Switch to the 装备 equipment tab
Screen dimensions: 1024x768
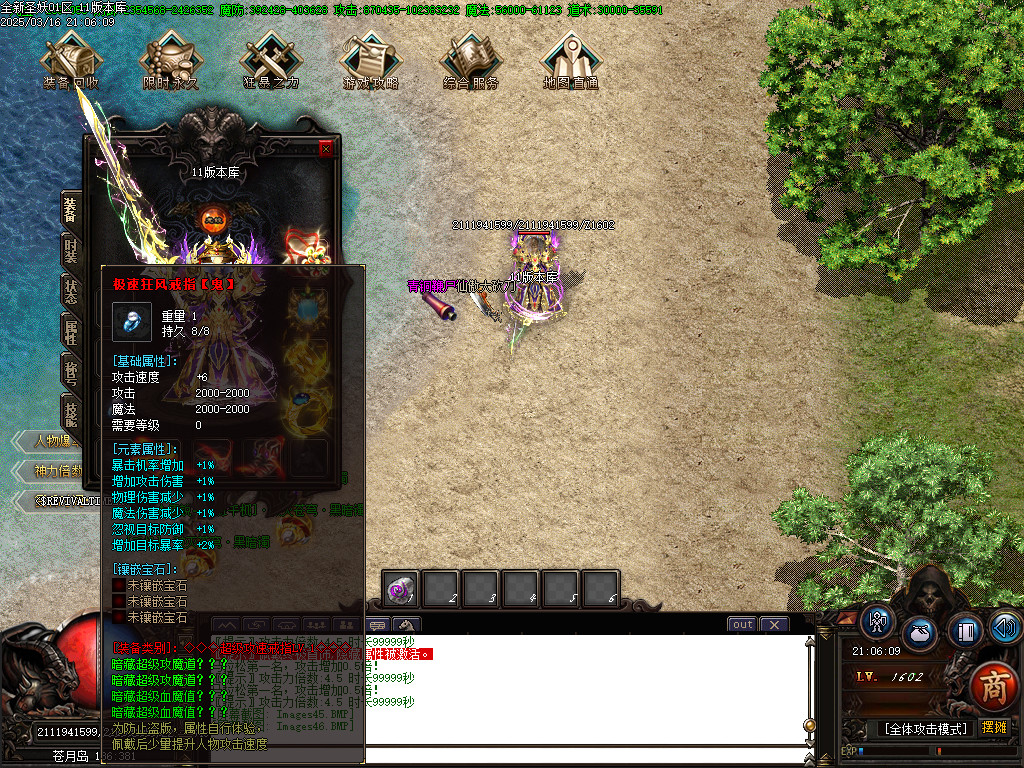tap(71, 211)
